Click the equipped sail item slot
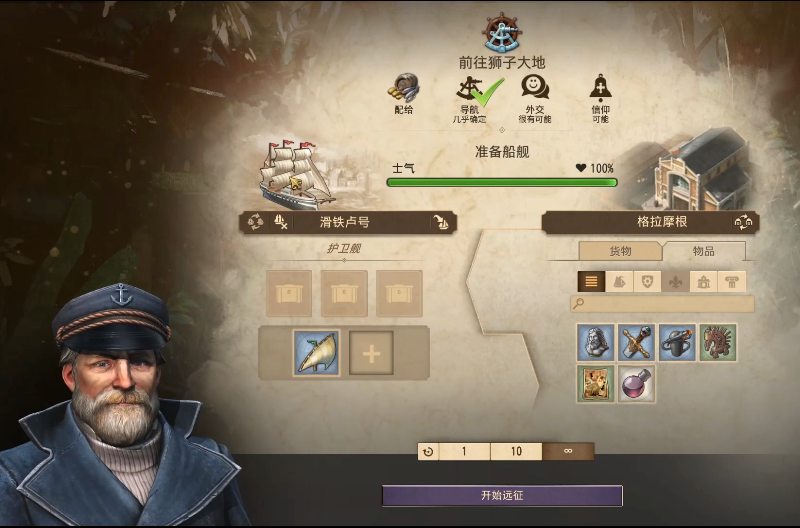This screenshot has width=800, height=528. (x=317, y=353)
